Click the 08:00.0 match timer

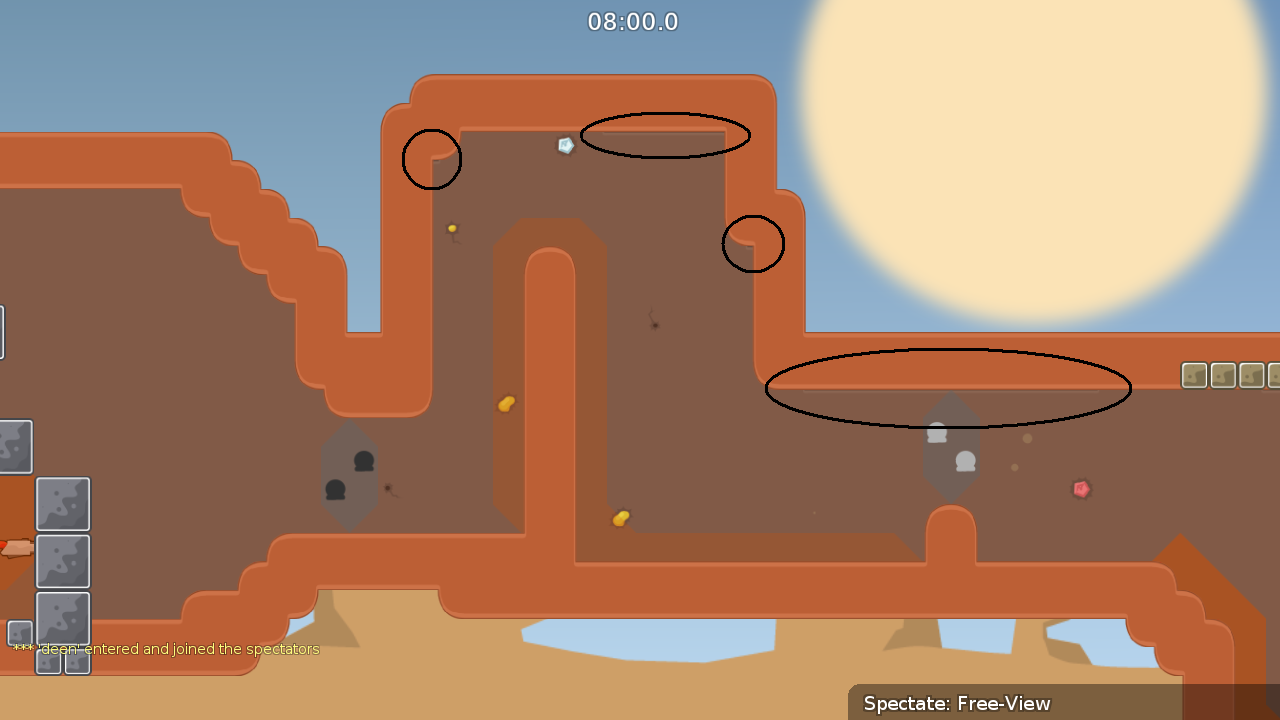pyautogui.click(x=632, y=21)
